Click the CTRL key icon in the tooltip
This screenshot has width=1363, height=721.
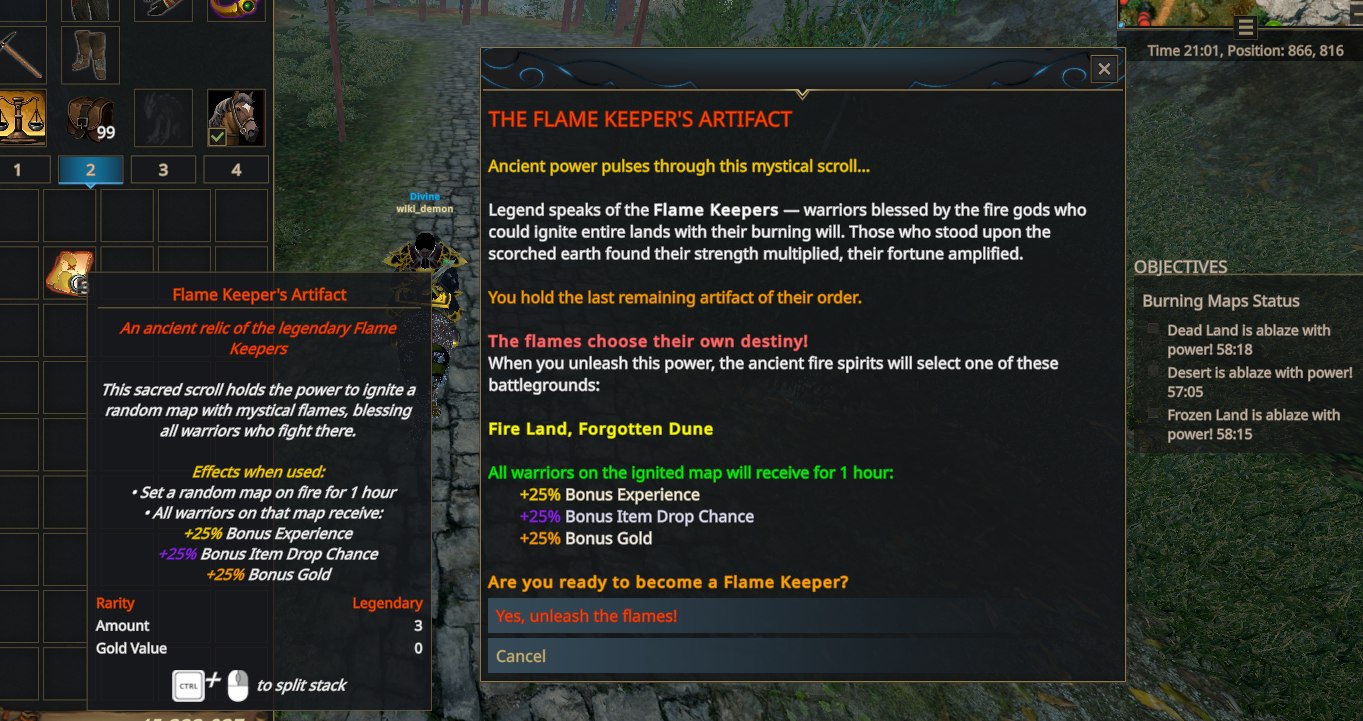click(x=188, y=685)
